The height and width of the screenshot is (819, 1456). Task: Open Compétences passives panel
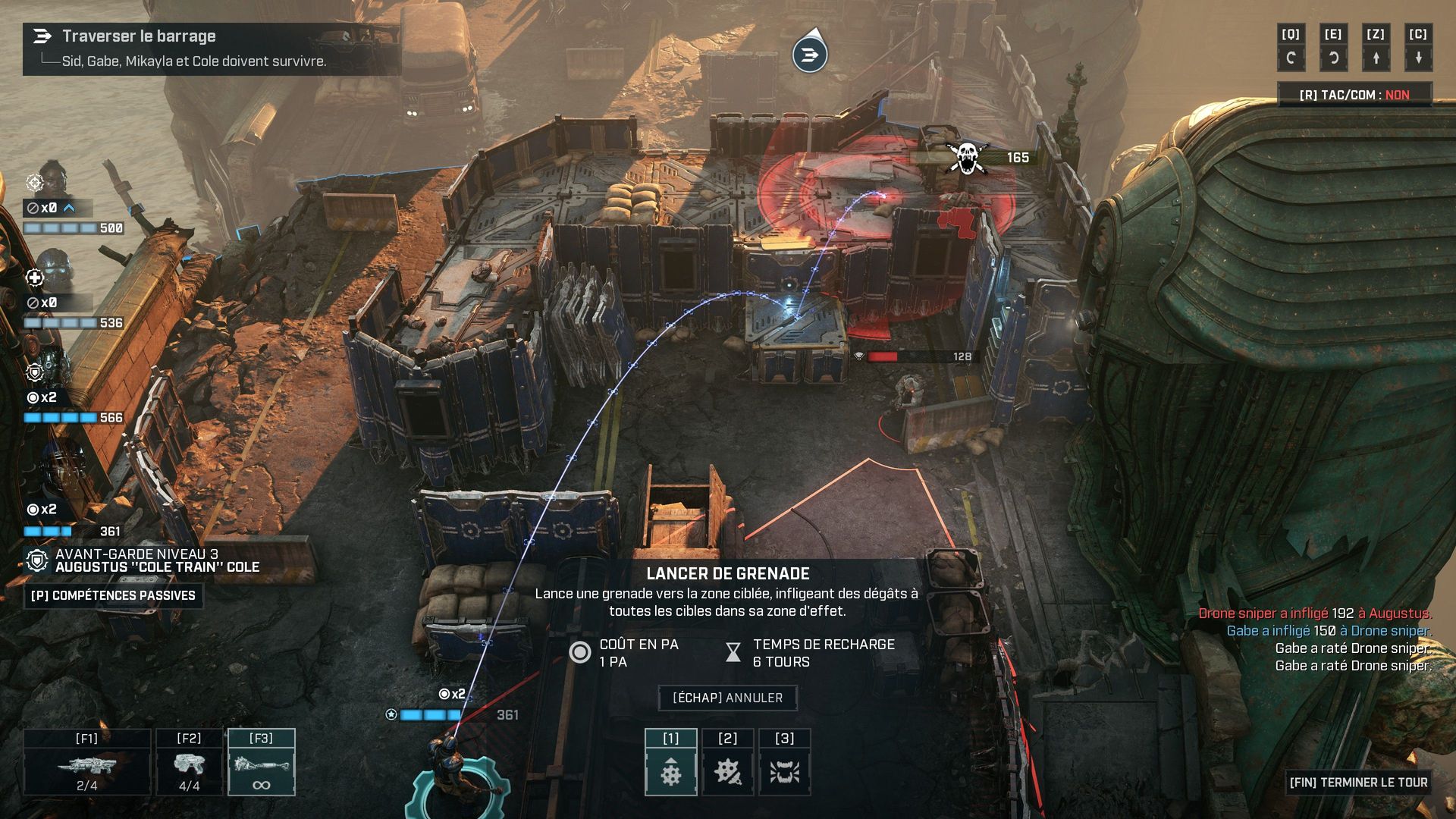click(x=113, y=595)
